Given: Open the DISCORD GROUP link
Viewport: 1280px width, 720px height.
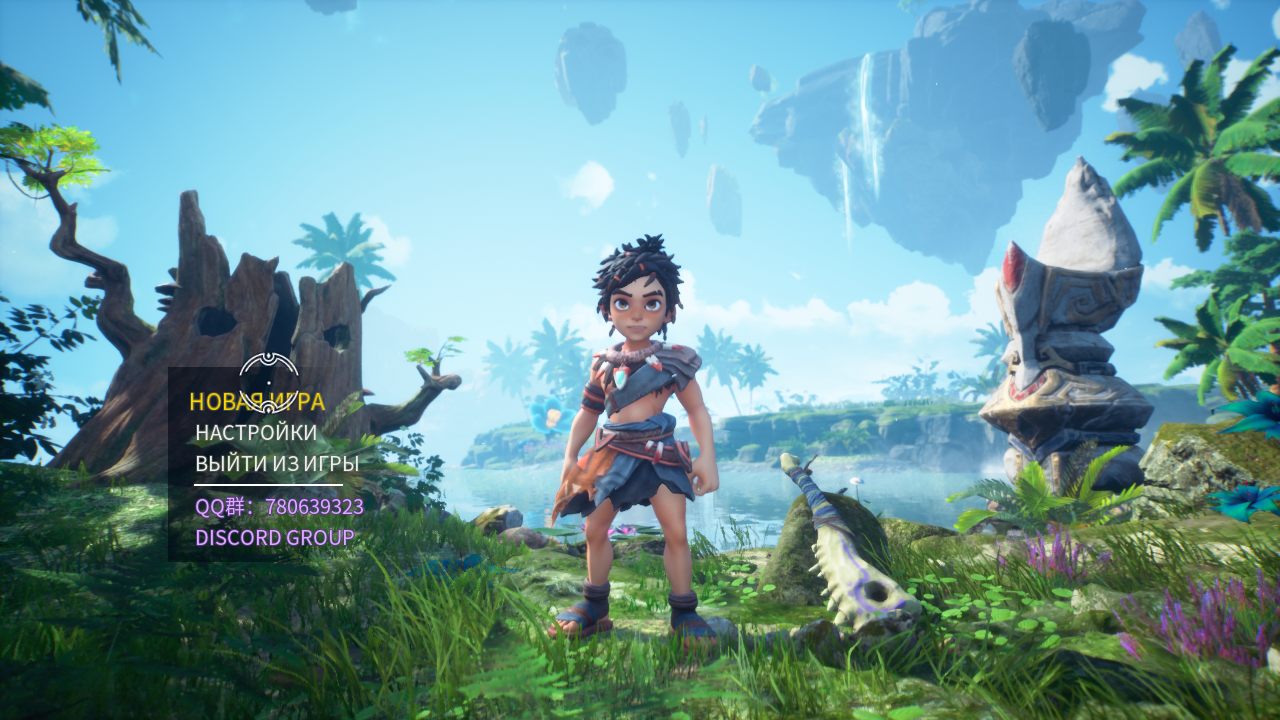Looking at the screenshot, I should (274, 538).
